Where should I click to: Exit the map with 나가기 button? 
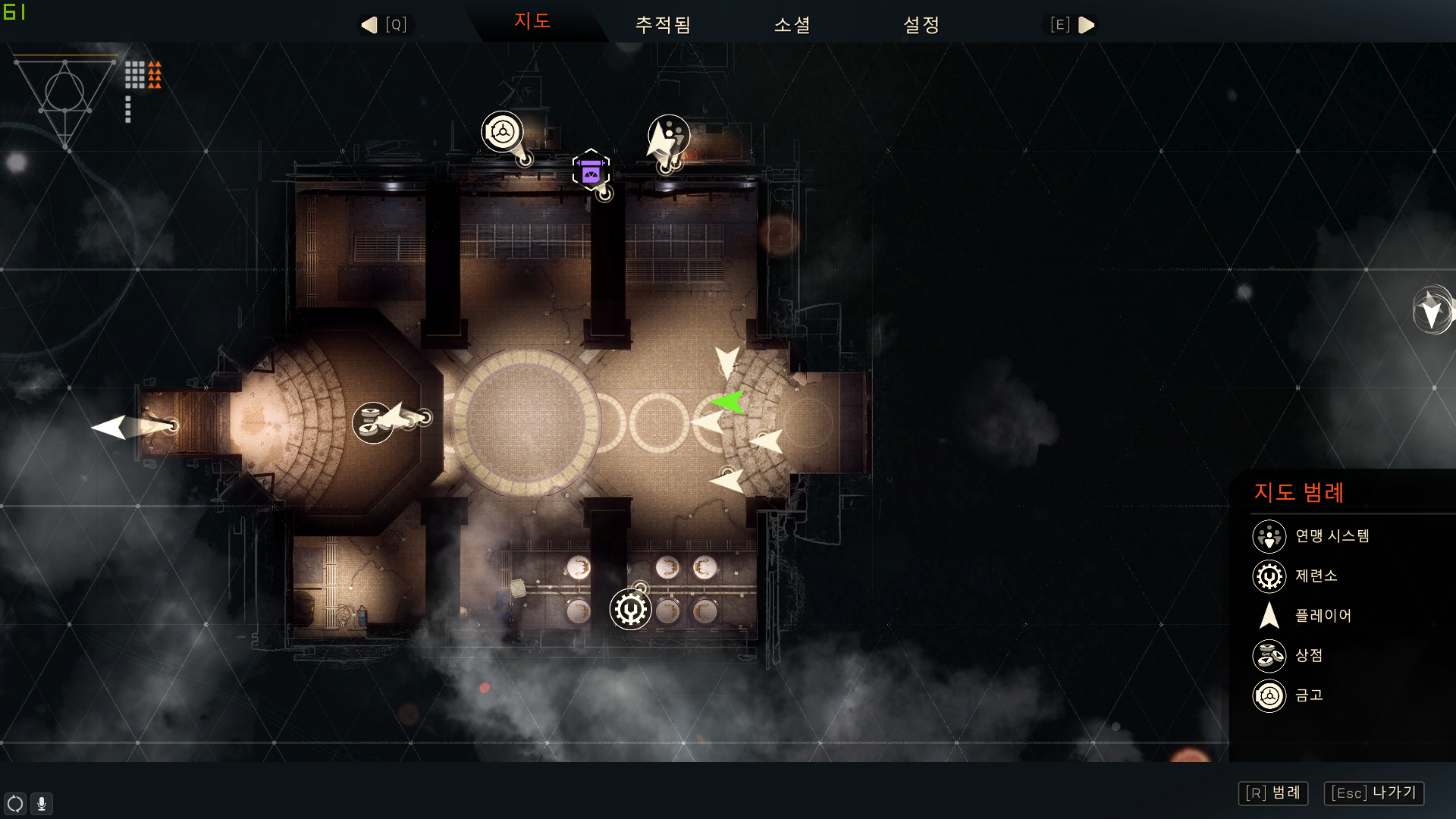tap(1374, 793)
